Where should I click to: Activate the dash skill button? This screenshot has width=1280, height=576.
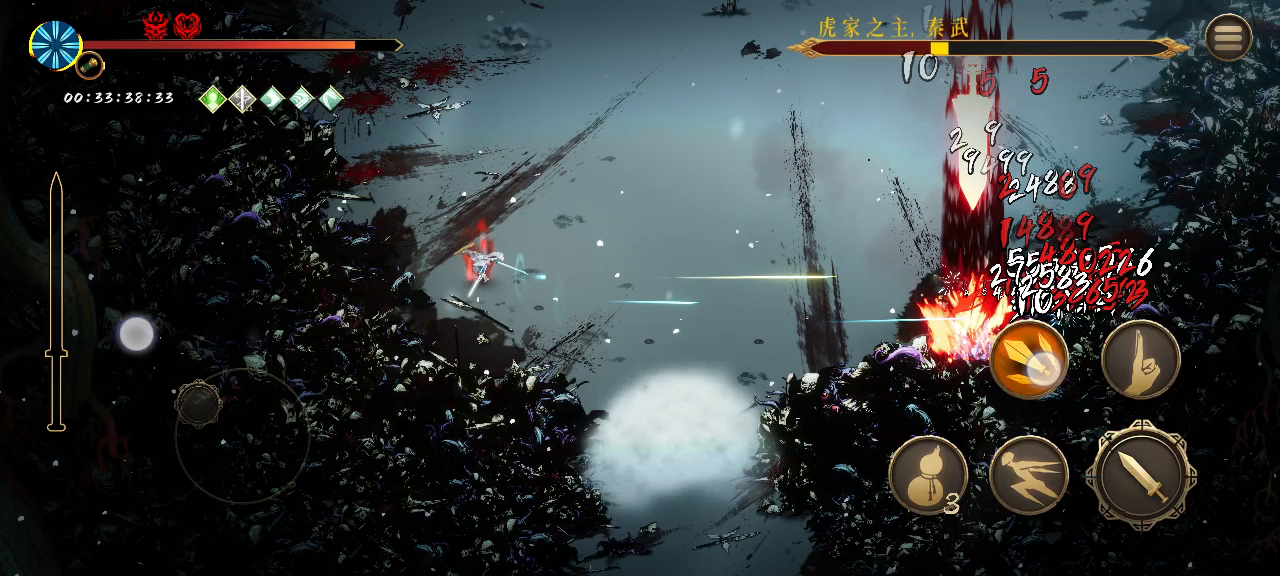click(1029, 475)
